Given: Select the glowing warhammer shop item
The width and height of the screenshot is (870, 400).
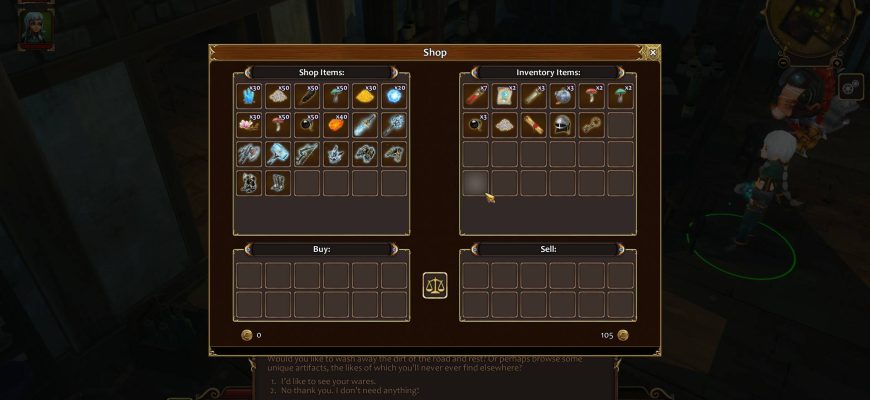Looking at the screenshot, I should pyautogui.click(x=278, y=154).
